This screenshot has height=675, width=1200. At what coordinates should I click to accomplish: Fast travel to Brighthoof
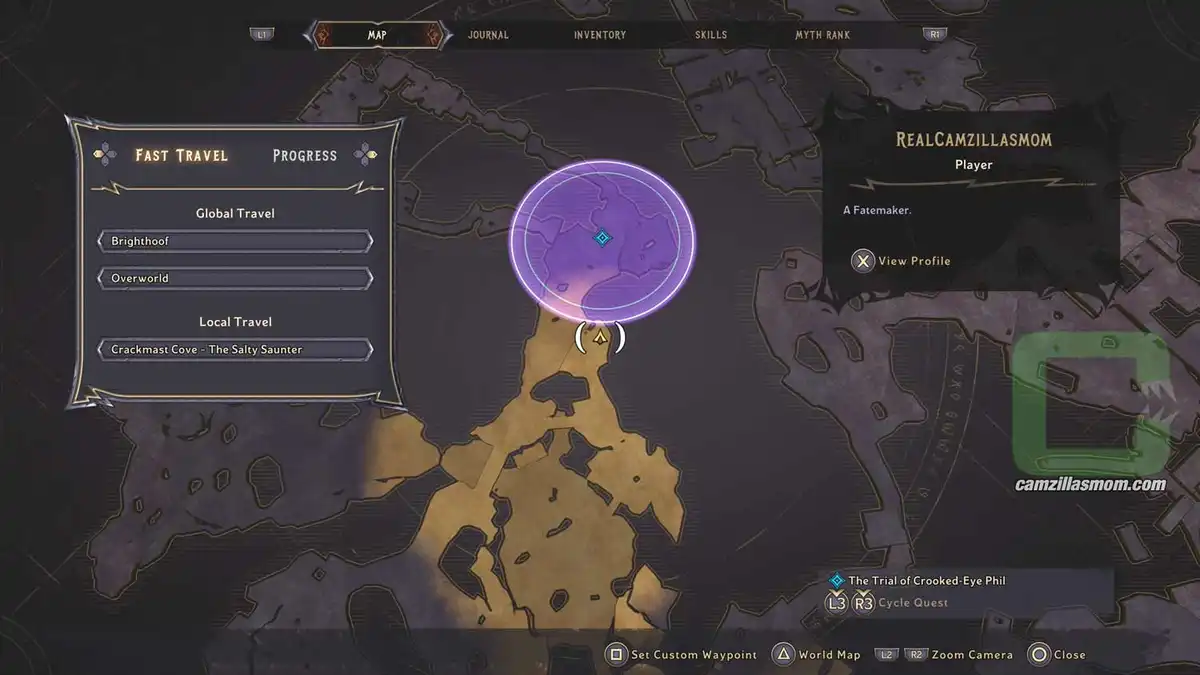point(236,242)
